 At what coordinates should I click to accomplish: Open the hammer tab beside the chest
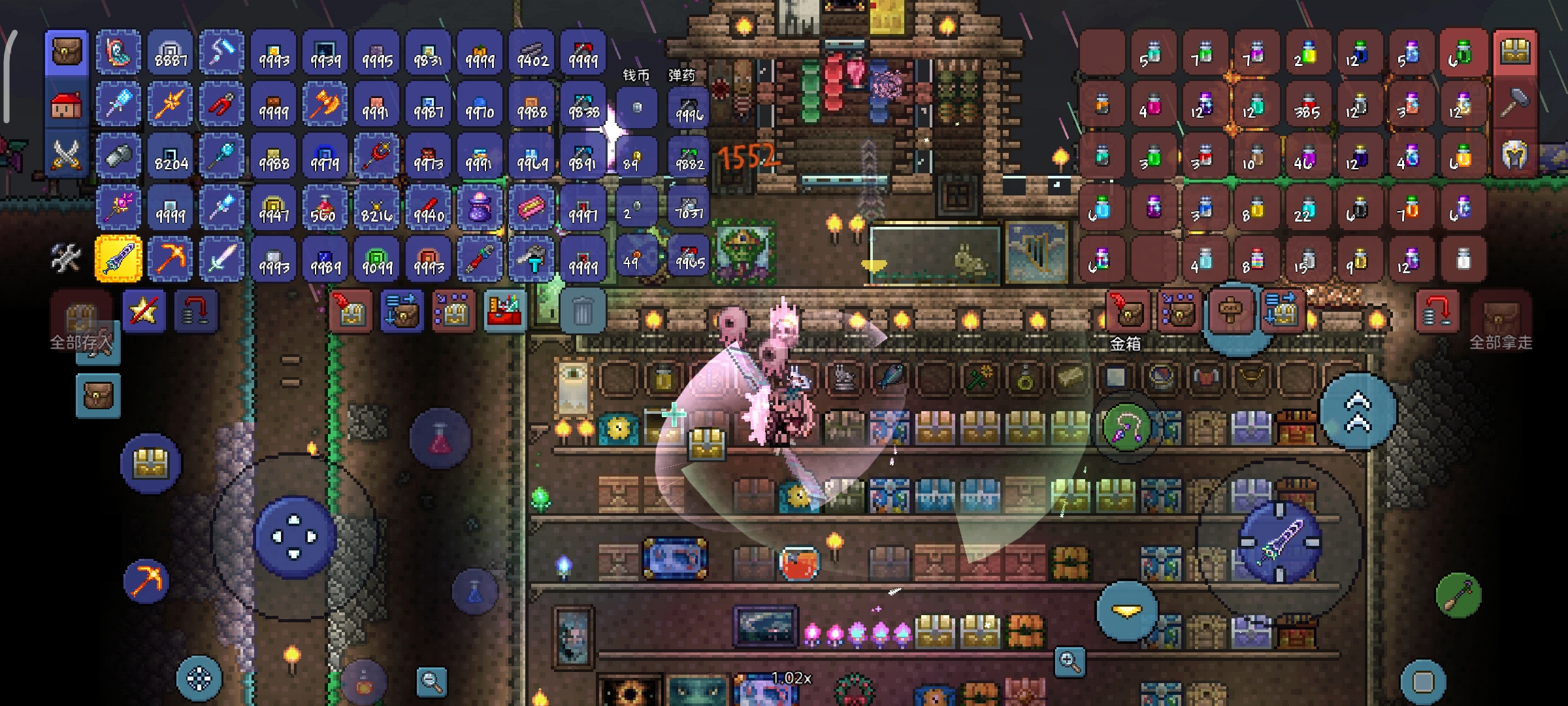(x=1516, y=104)
